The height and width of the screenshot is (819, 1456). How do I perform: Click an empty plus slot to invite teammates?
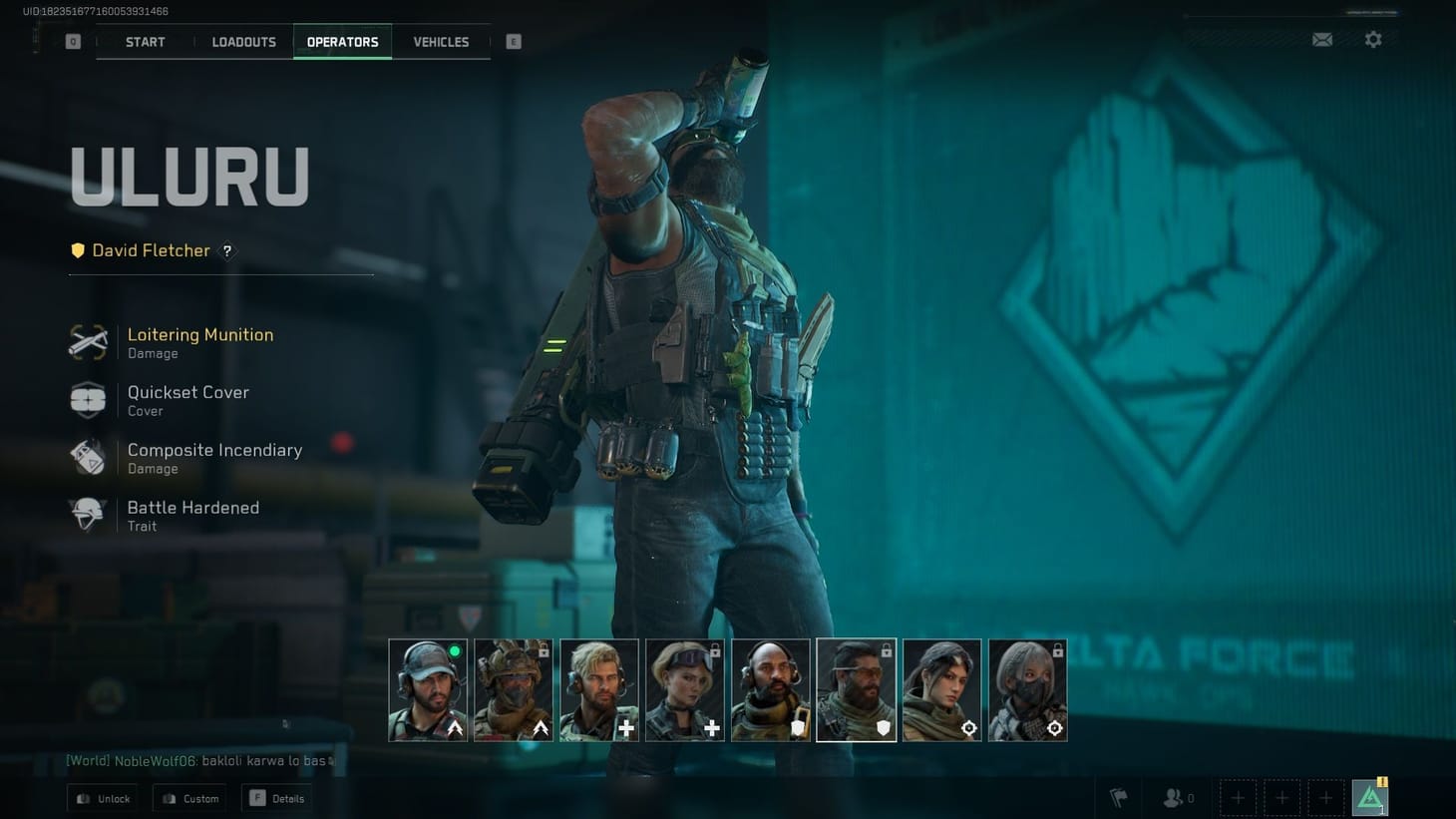coord(1238,797)
